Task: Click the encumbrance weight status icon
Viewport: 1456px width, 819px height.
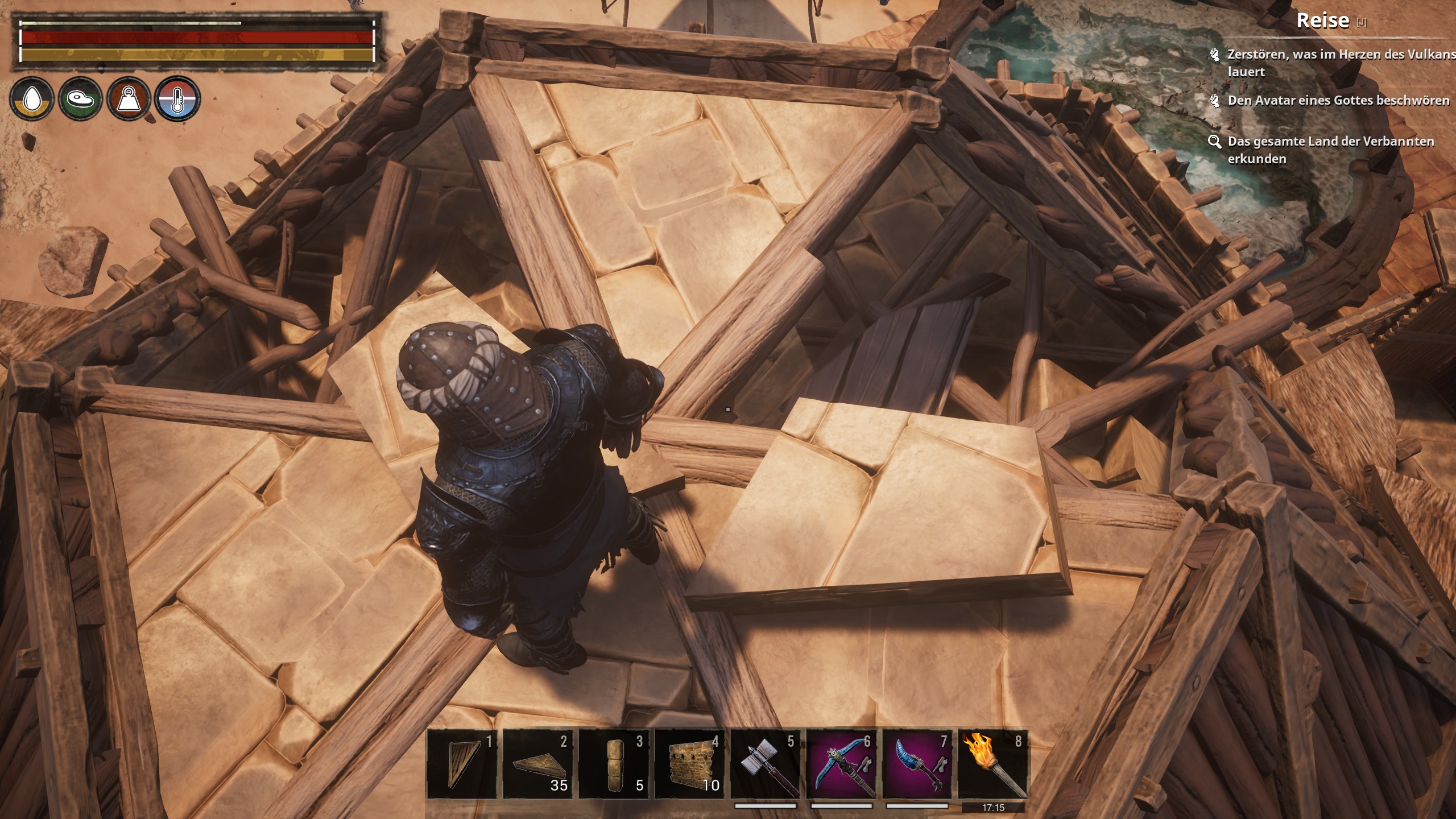Action: (x=129, y=100)
